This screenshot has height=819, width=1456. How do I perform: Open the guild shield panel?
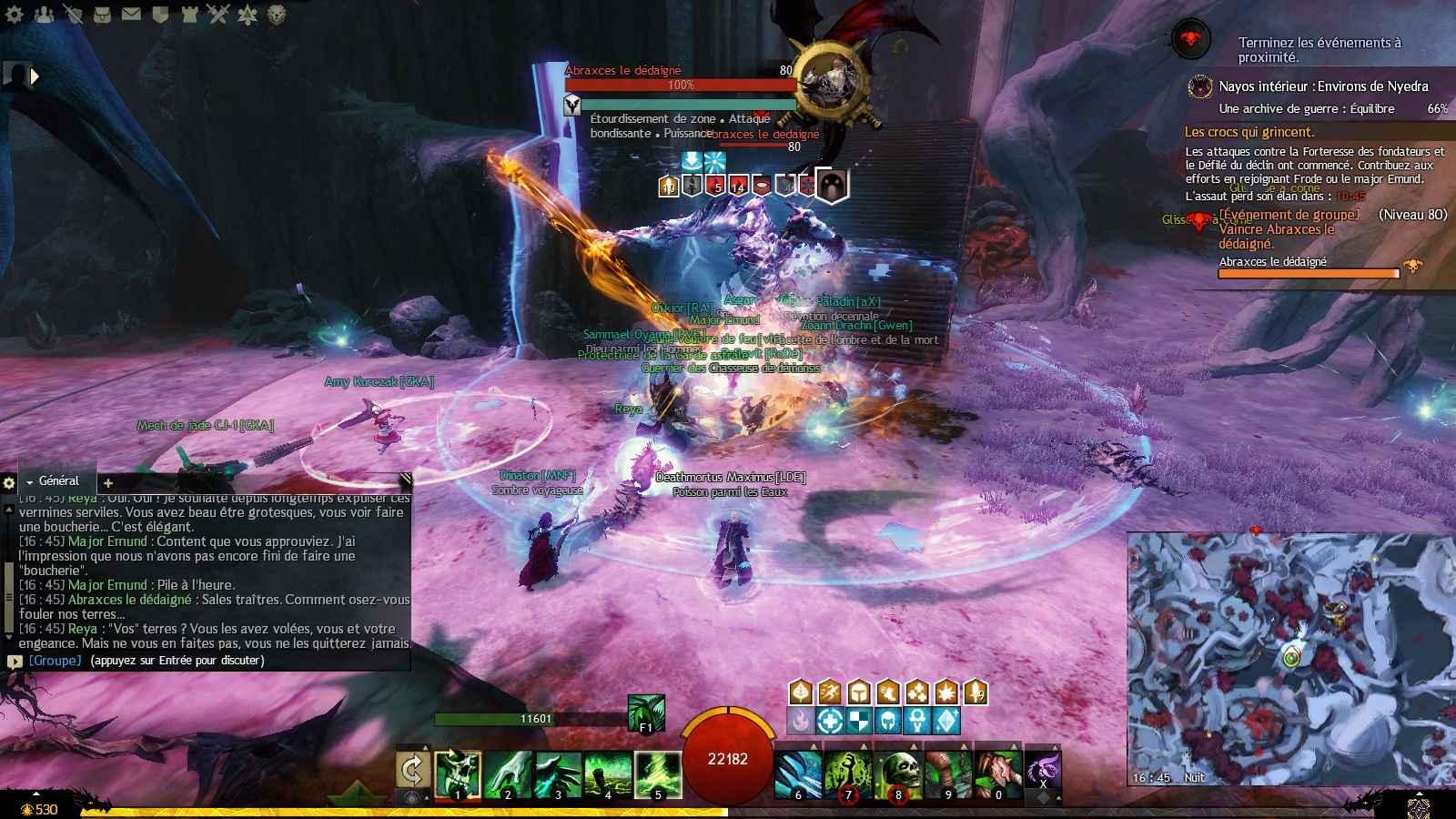point(160,14)
